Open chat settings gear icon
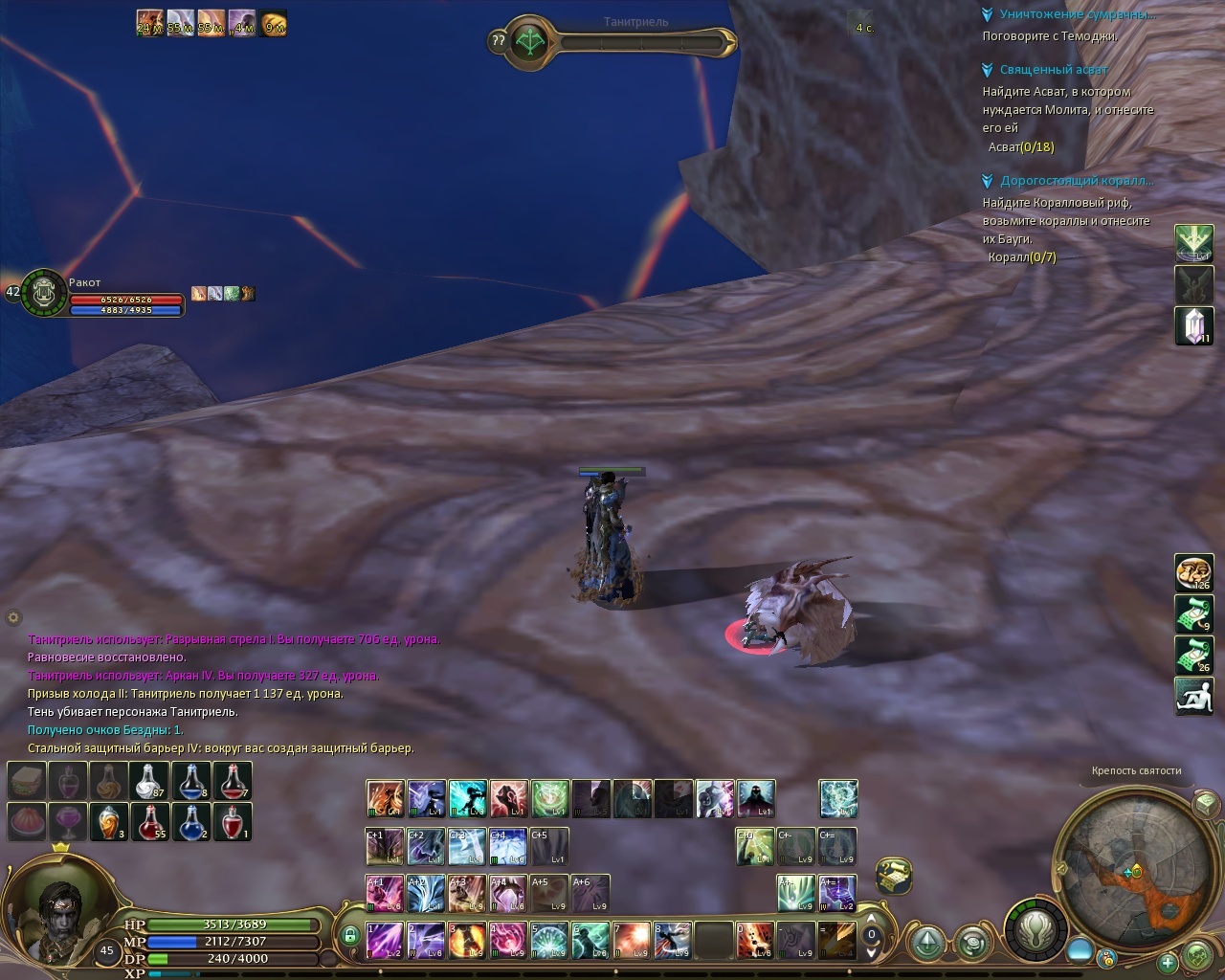This screenshot has height=980, width=1225. point(13,617)
